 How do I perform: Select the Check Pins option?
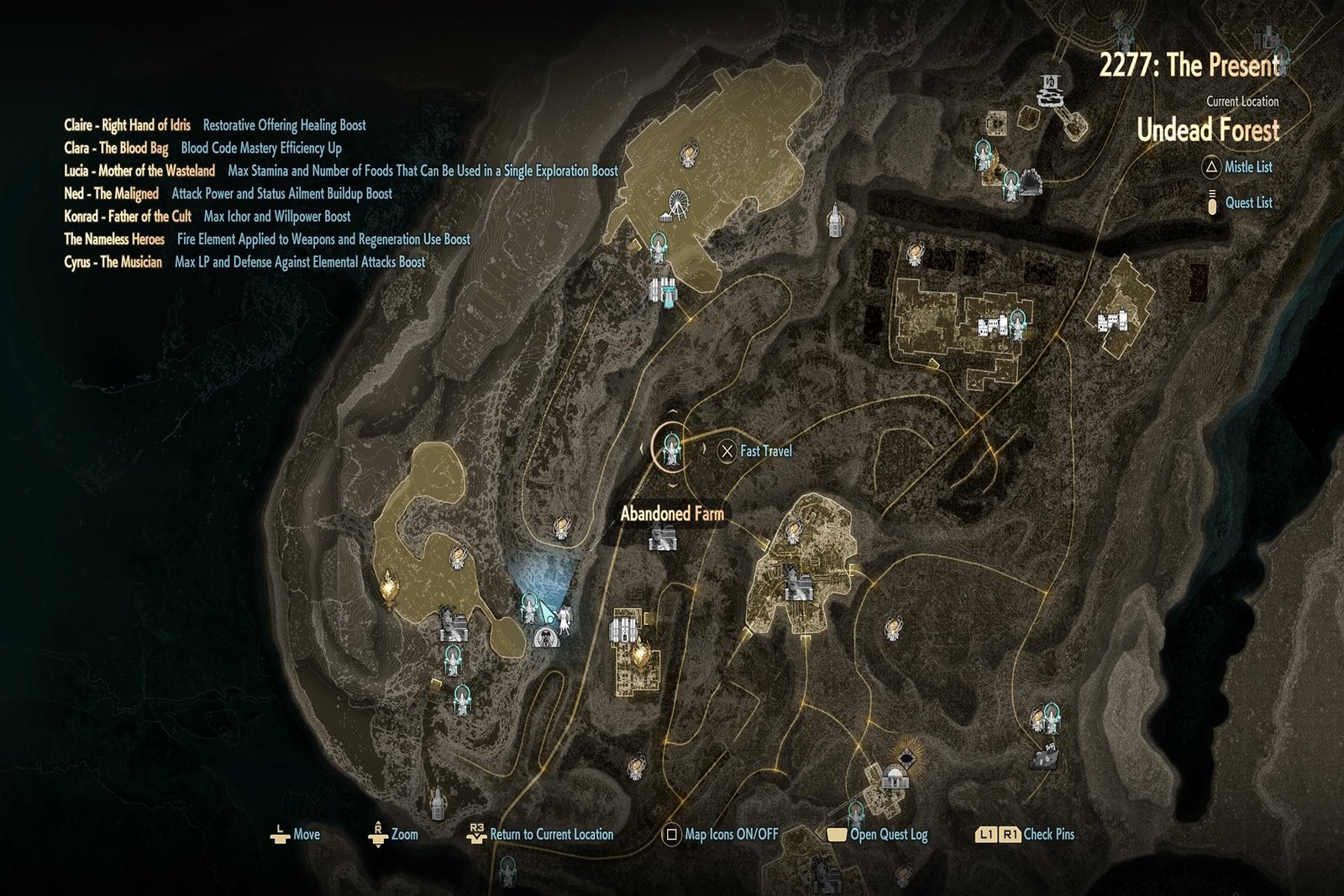pyautogui.click(x=1025, y=835)
